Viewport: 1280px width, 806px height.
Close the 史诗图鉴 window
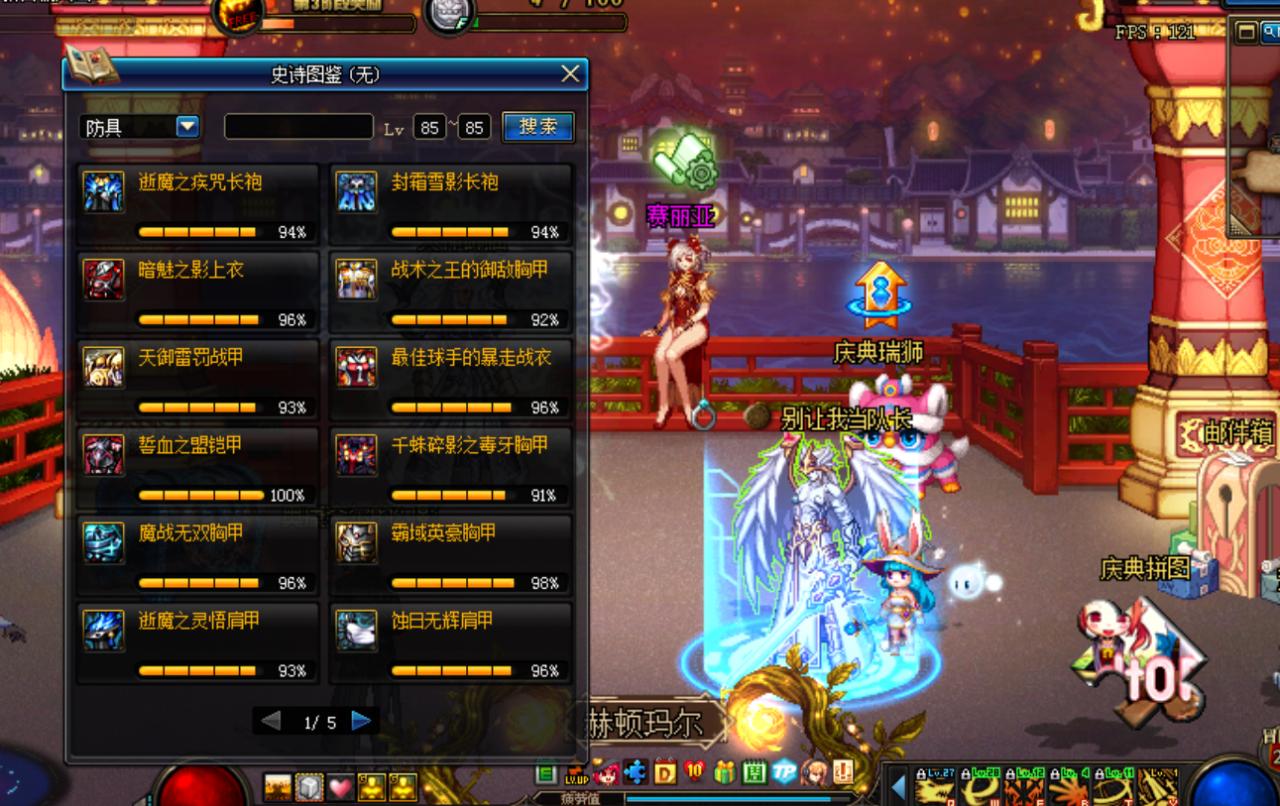click(570, 74)
